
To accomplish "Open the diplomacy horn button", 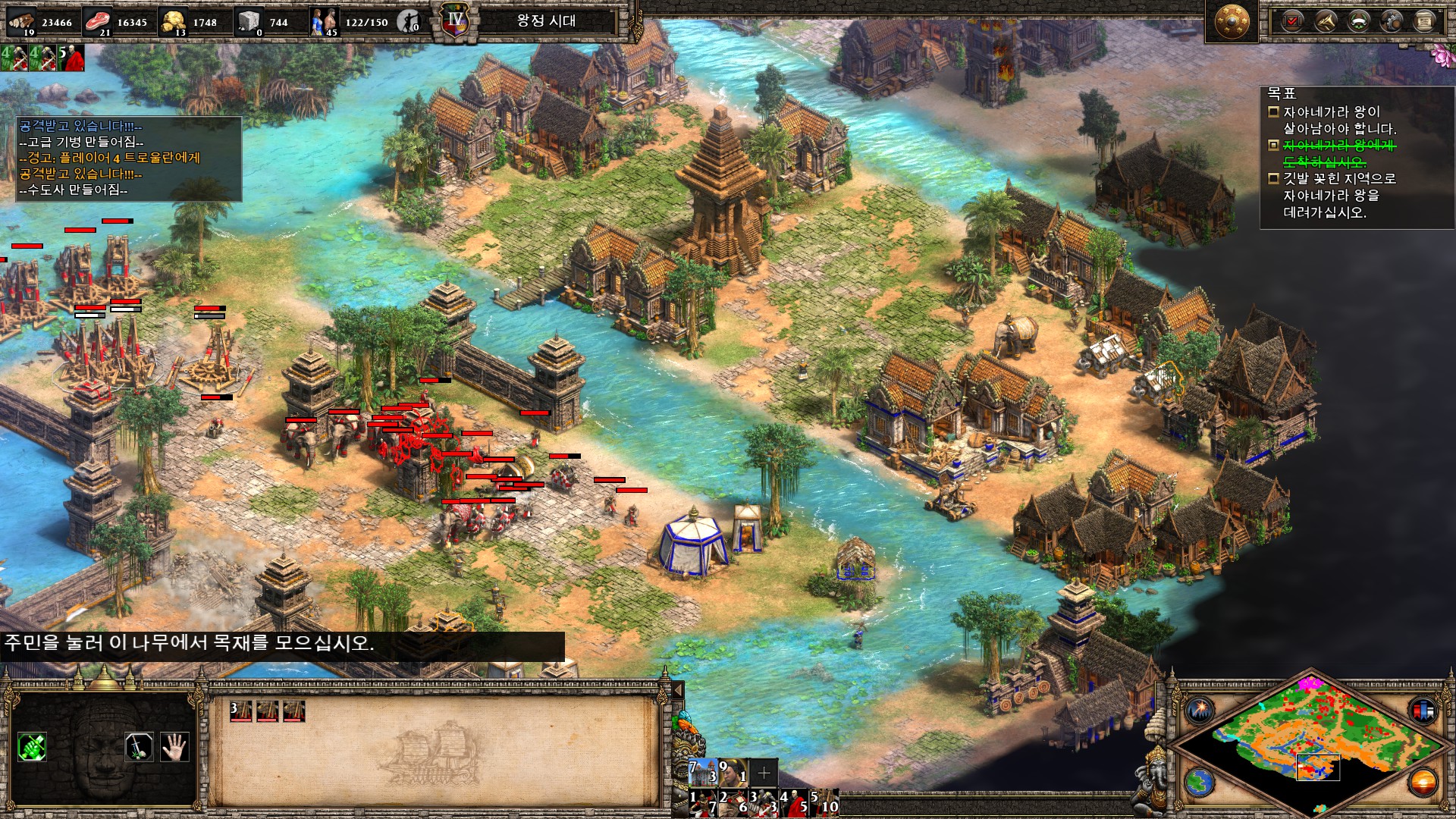I will coord(1325,20).
